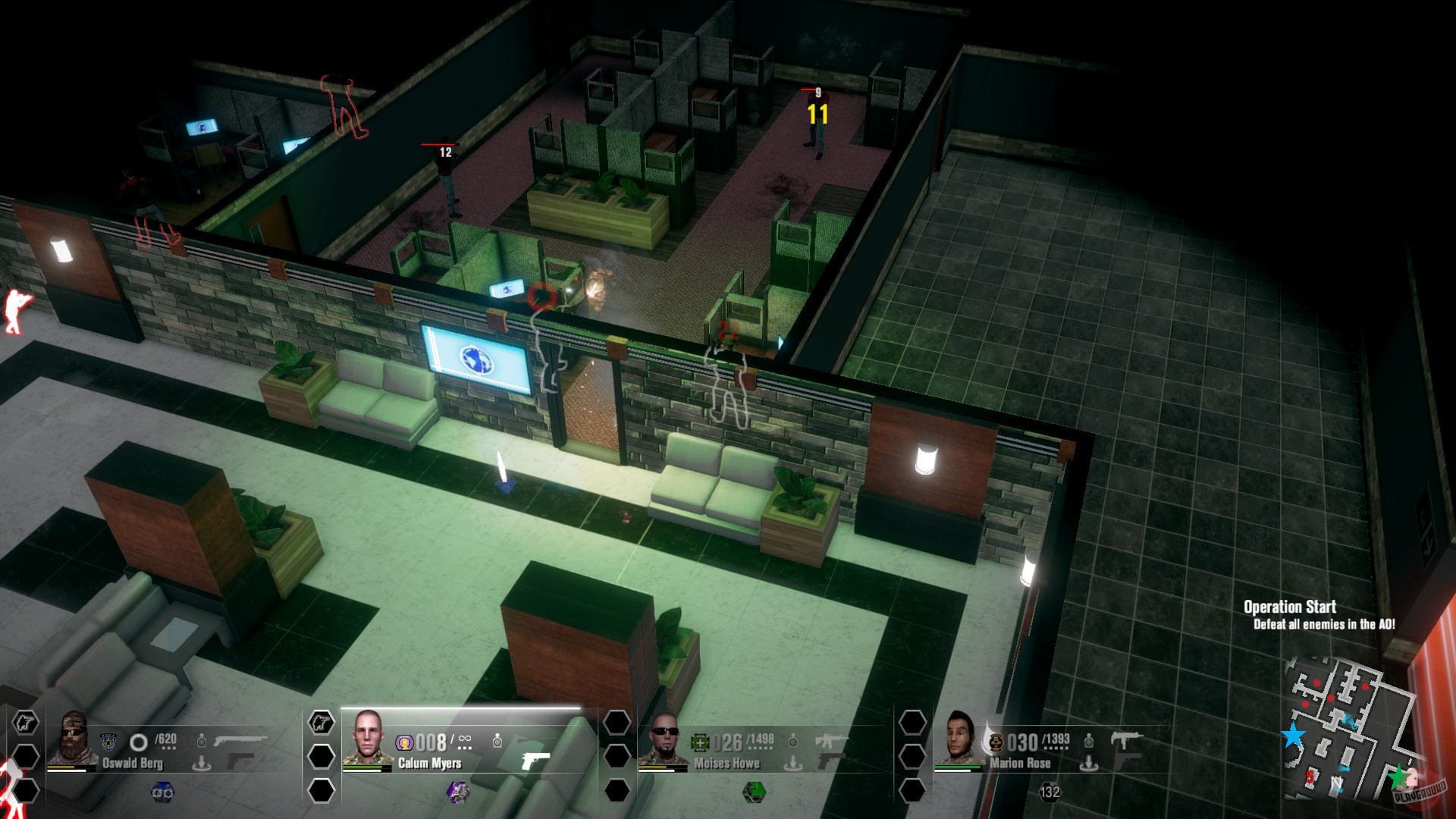Click Moises Howe's green cross squad emblem
1456x819 pixels.
pos(699,741)
